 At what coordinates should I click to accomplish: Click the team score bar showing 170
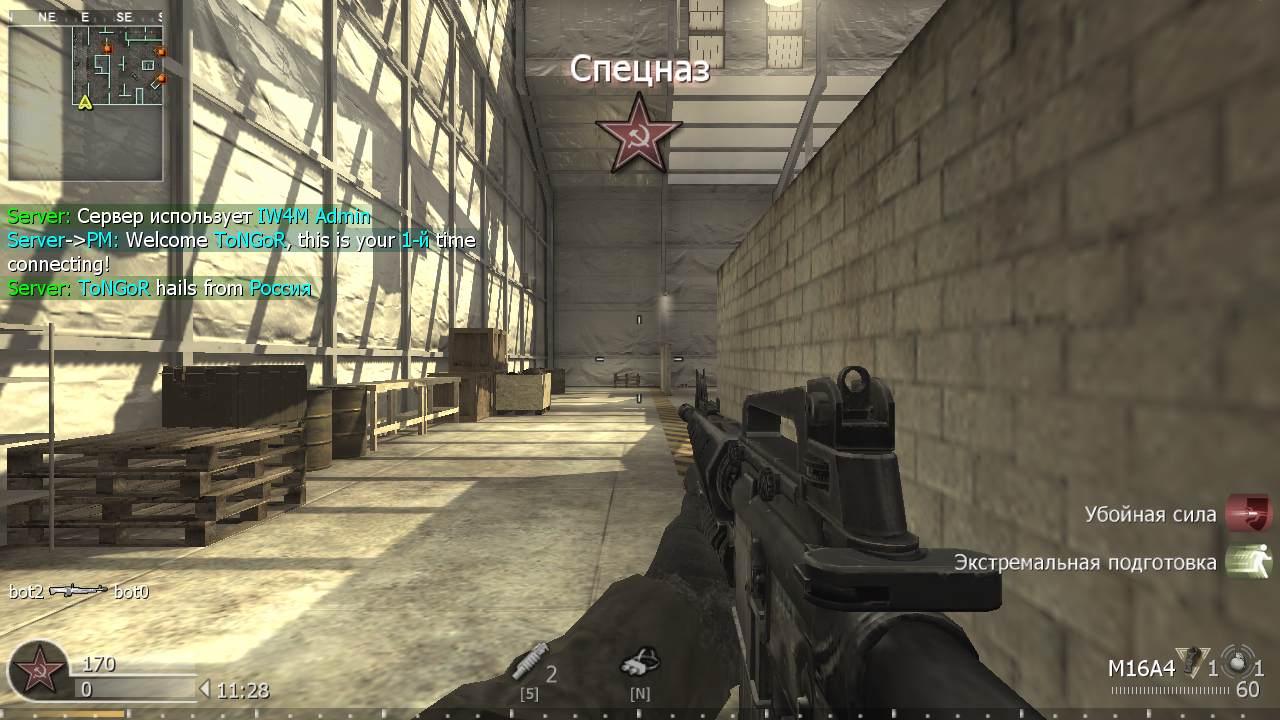click(x=100, y=663)
